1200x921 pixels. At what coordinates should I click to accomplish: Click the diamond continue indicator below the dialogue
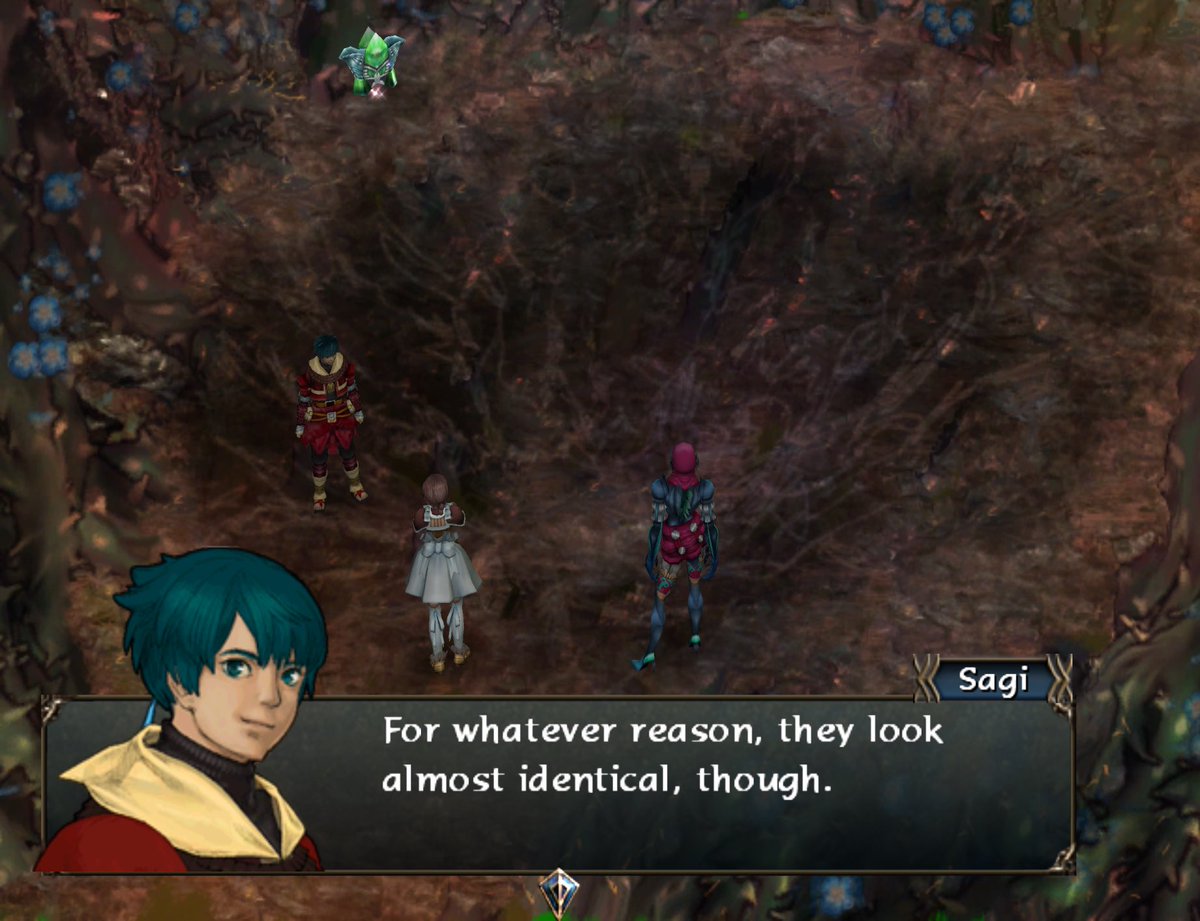click(558, 889)
